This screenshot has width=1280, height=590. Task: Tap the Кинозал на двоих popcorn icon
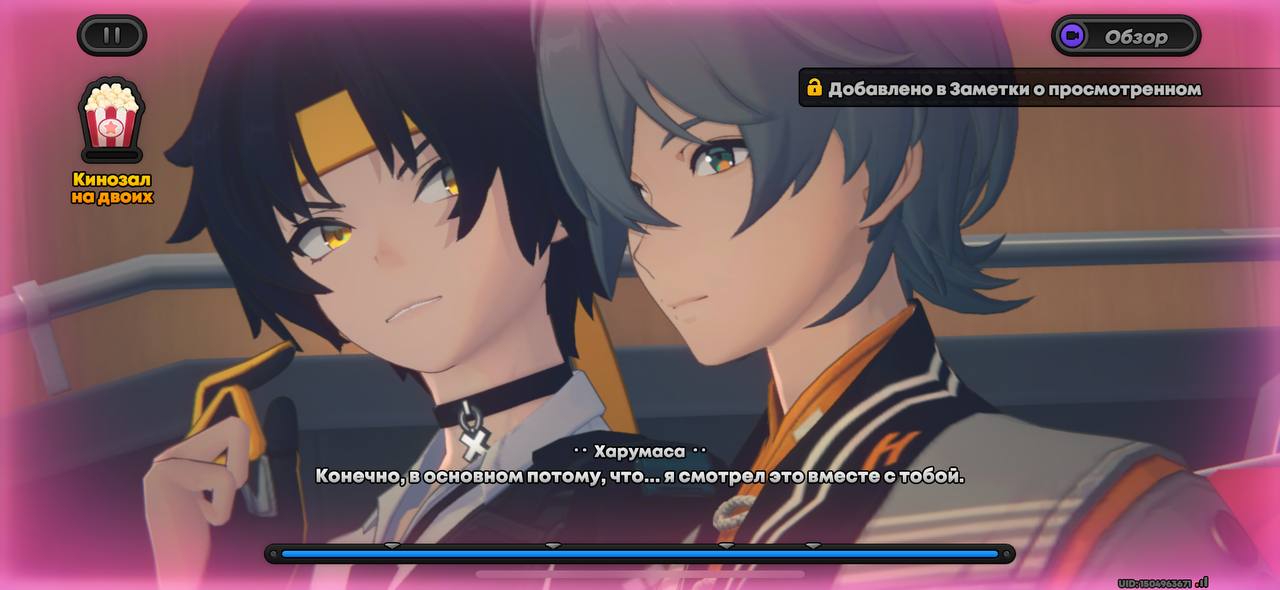click(112, 120)
